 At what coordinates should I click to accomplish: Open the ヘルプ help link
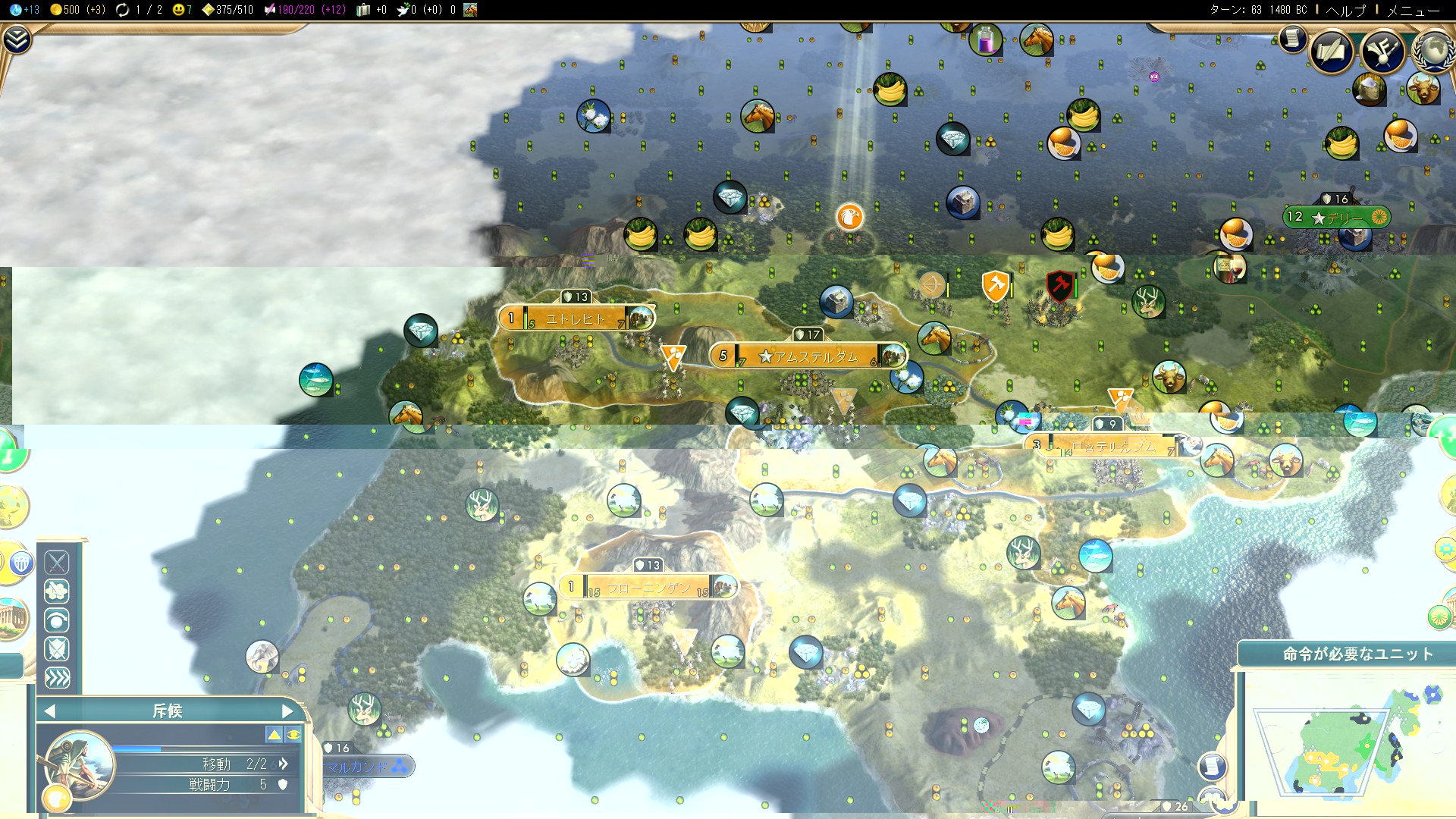[x=1345, y=10]
